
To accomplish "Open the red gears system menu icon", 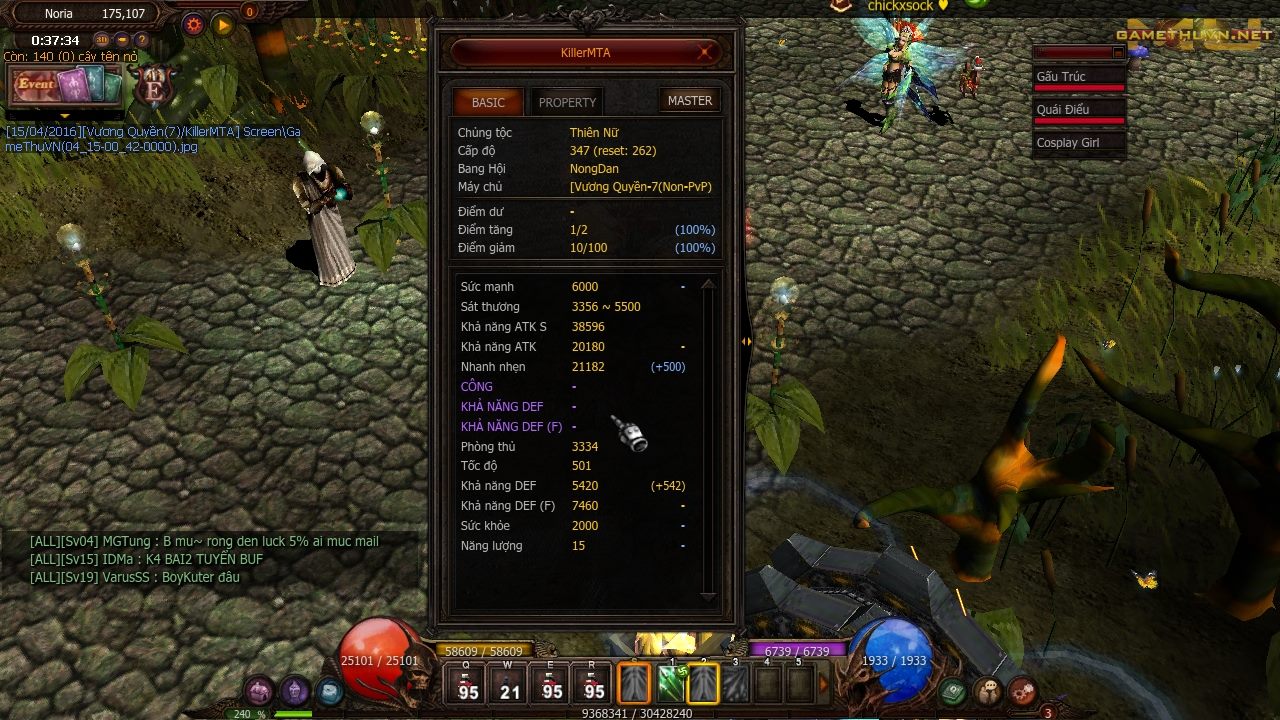I will tap(1022, 690).
